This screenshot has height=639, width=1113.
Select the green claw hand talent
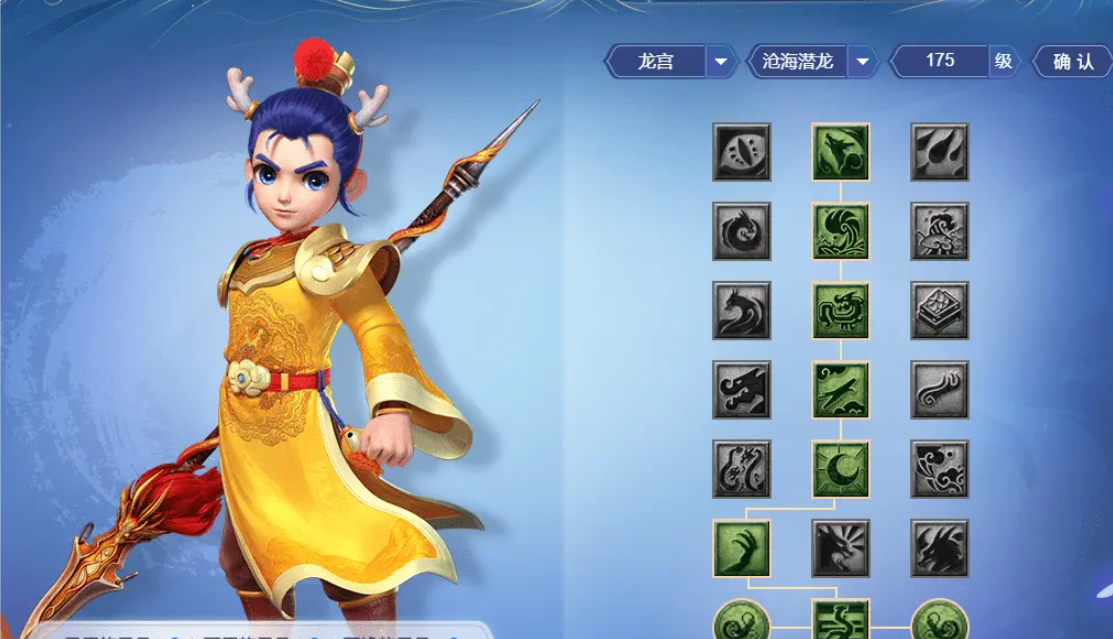[x=741, y=548]
